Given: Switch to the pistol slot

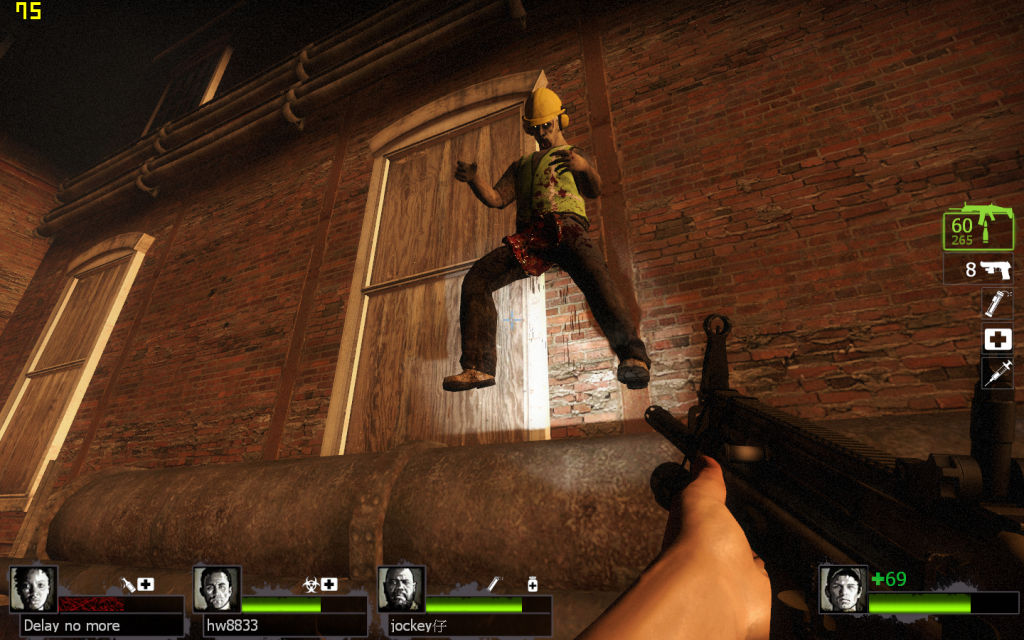Looking at the screenshot, I should click(980, 269).
